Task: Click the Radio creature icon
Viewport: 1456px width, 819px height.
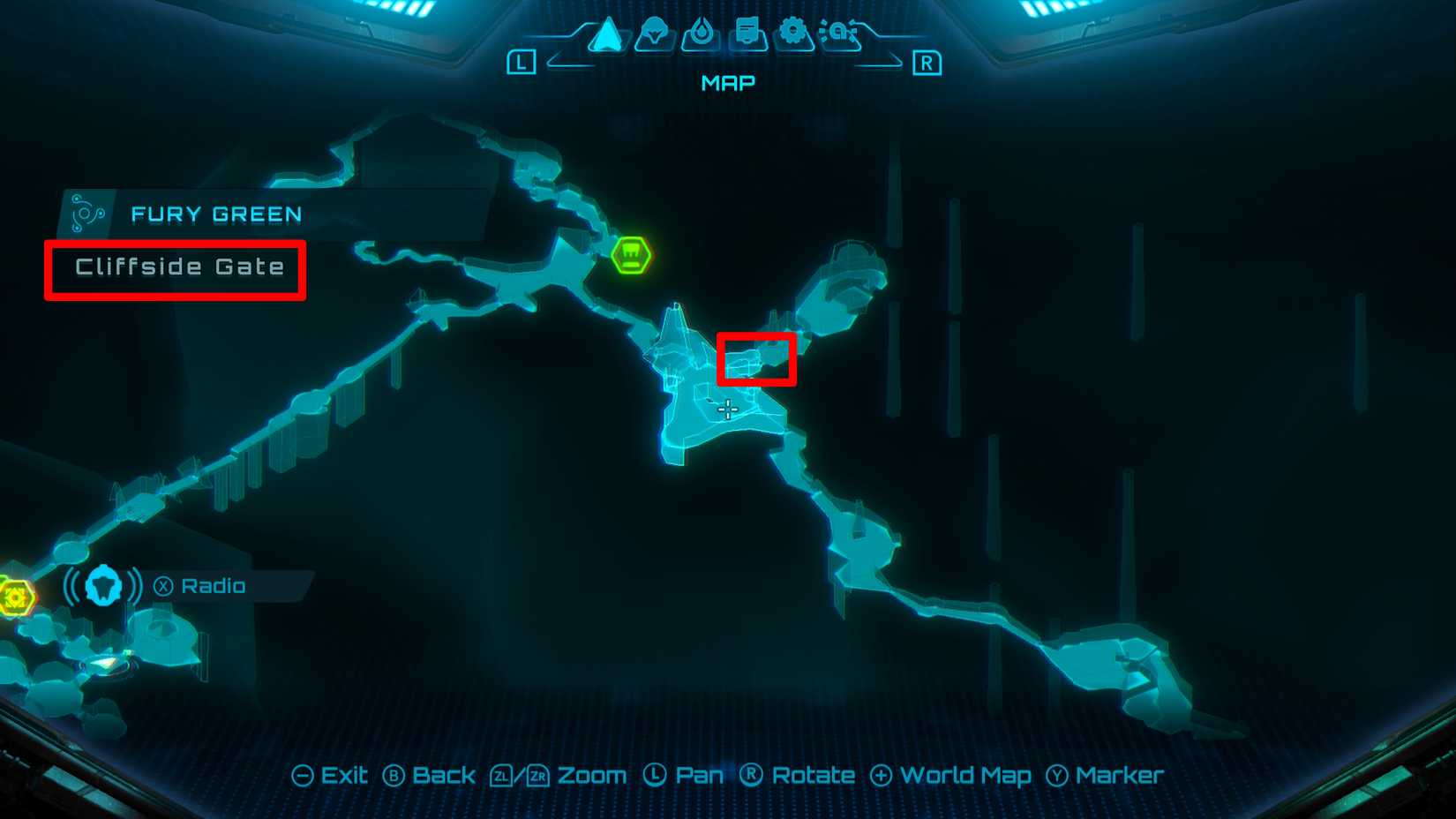Action: [103, 585]
